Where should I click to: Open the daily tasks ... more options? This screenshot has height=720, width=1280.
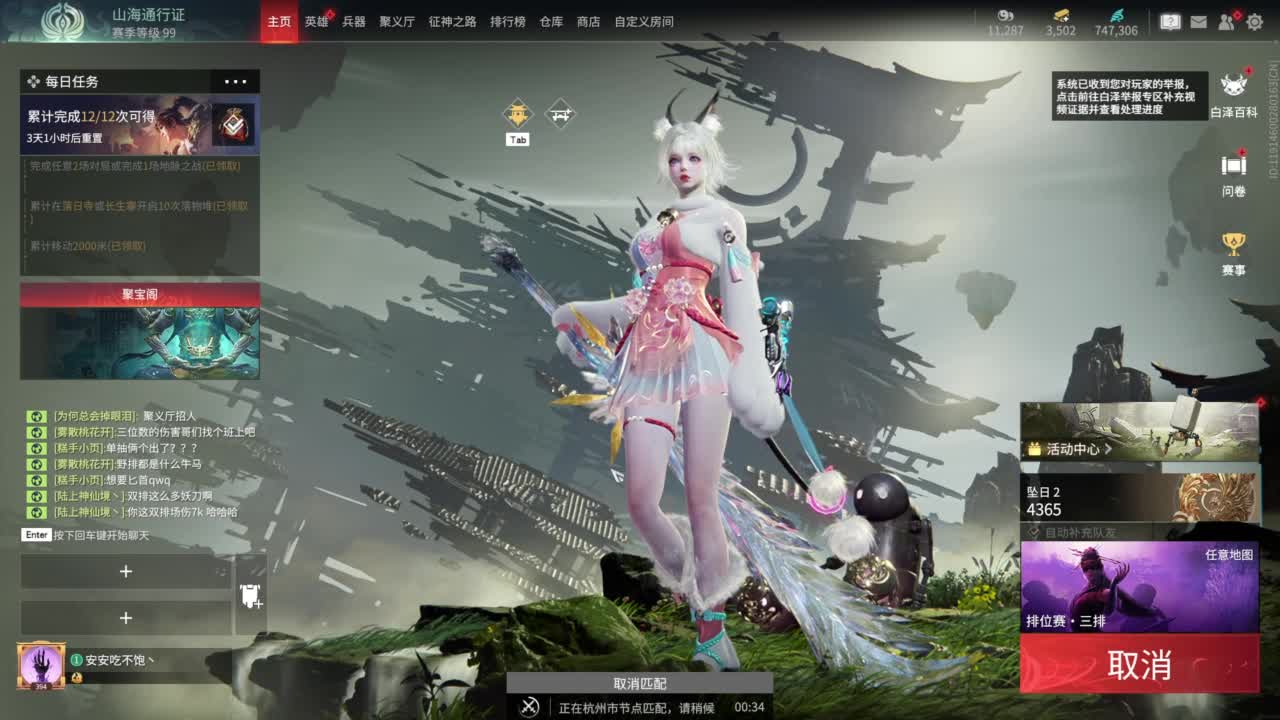coord(236,81)
